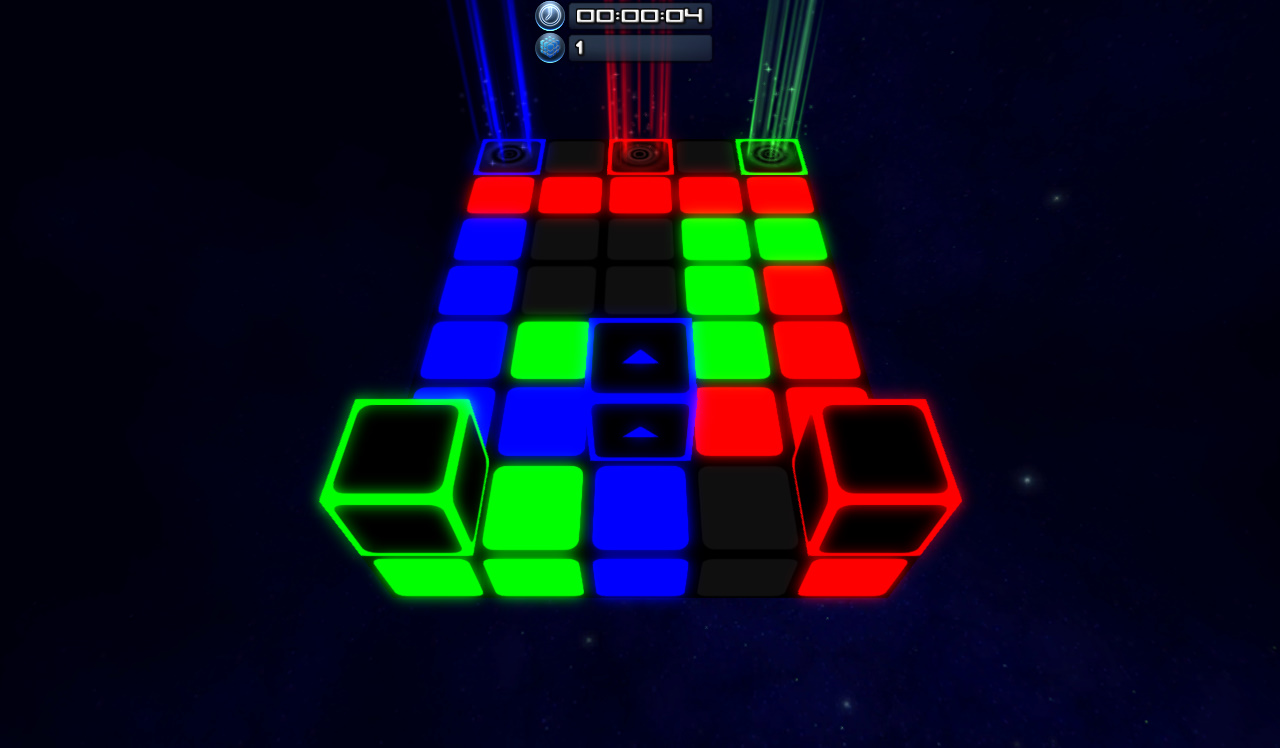
Task: Select the red outlined cube
Action: tap(875, 470)
